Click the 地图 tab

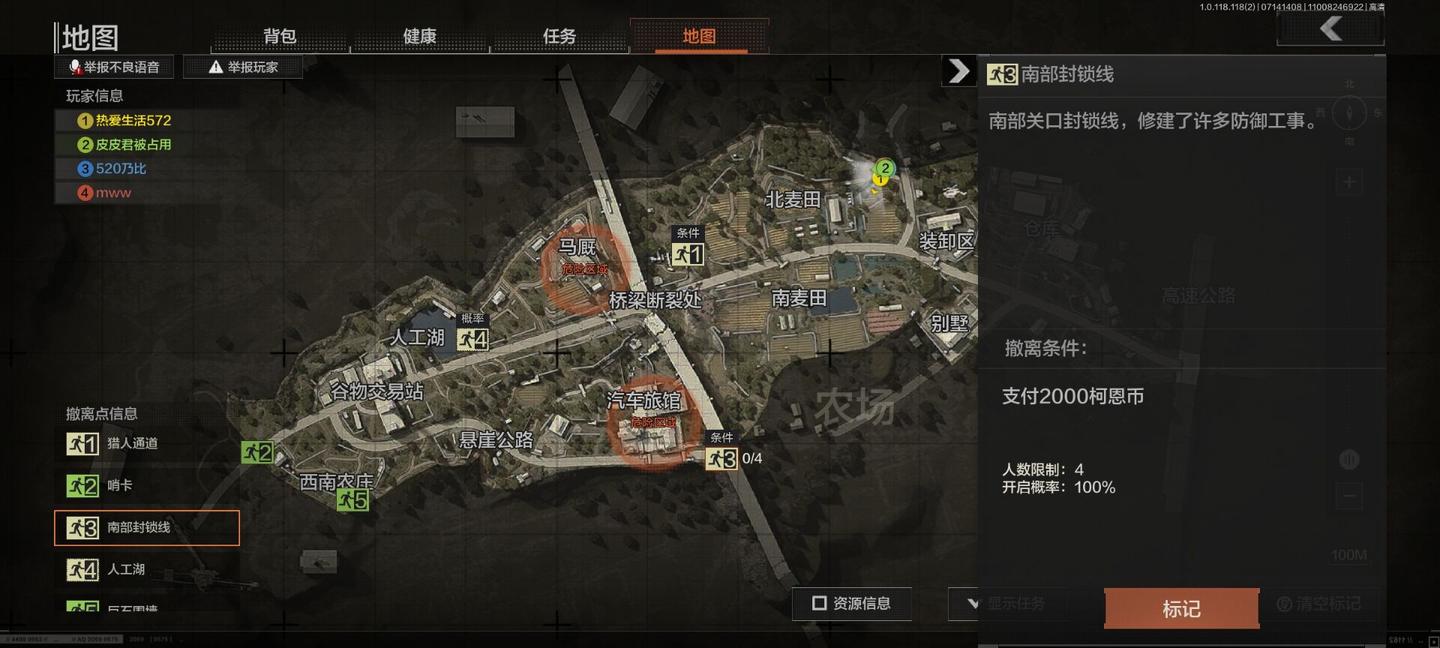point(699,36)
